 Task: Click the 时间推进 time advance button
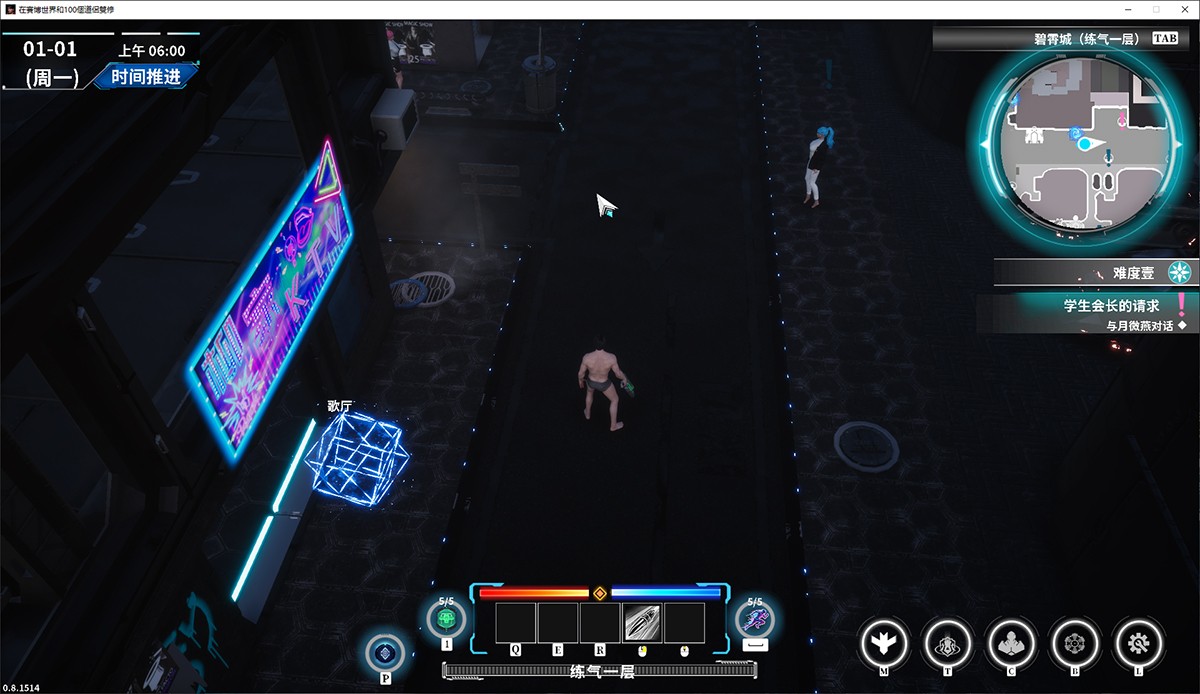pos(146,77)
